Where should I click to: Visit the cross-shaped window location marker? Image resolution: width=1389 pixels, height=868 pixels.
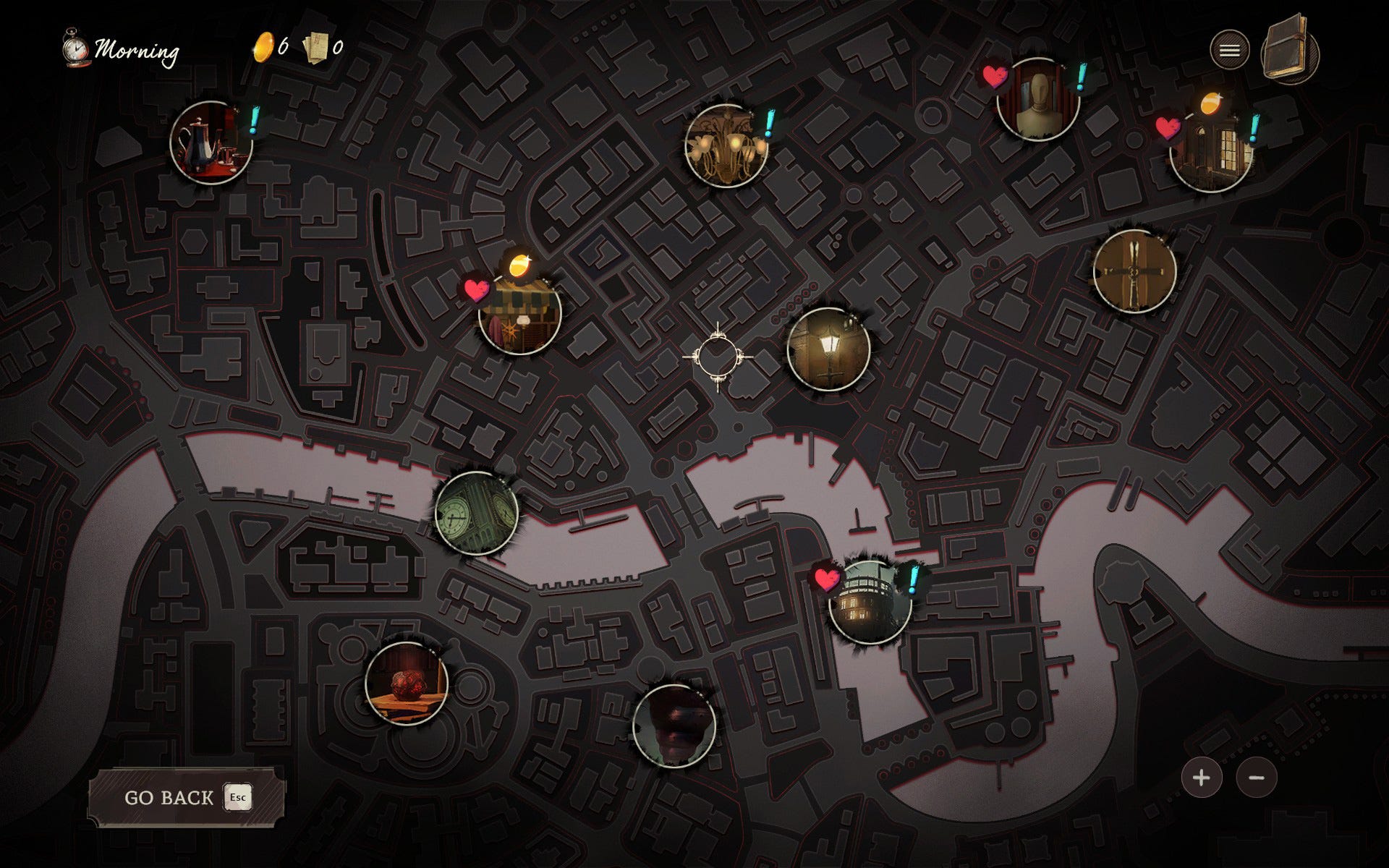[1134, 271]
